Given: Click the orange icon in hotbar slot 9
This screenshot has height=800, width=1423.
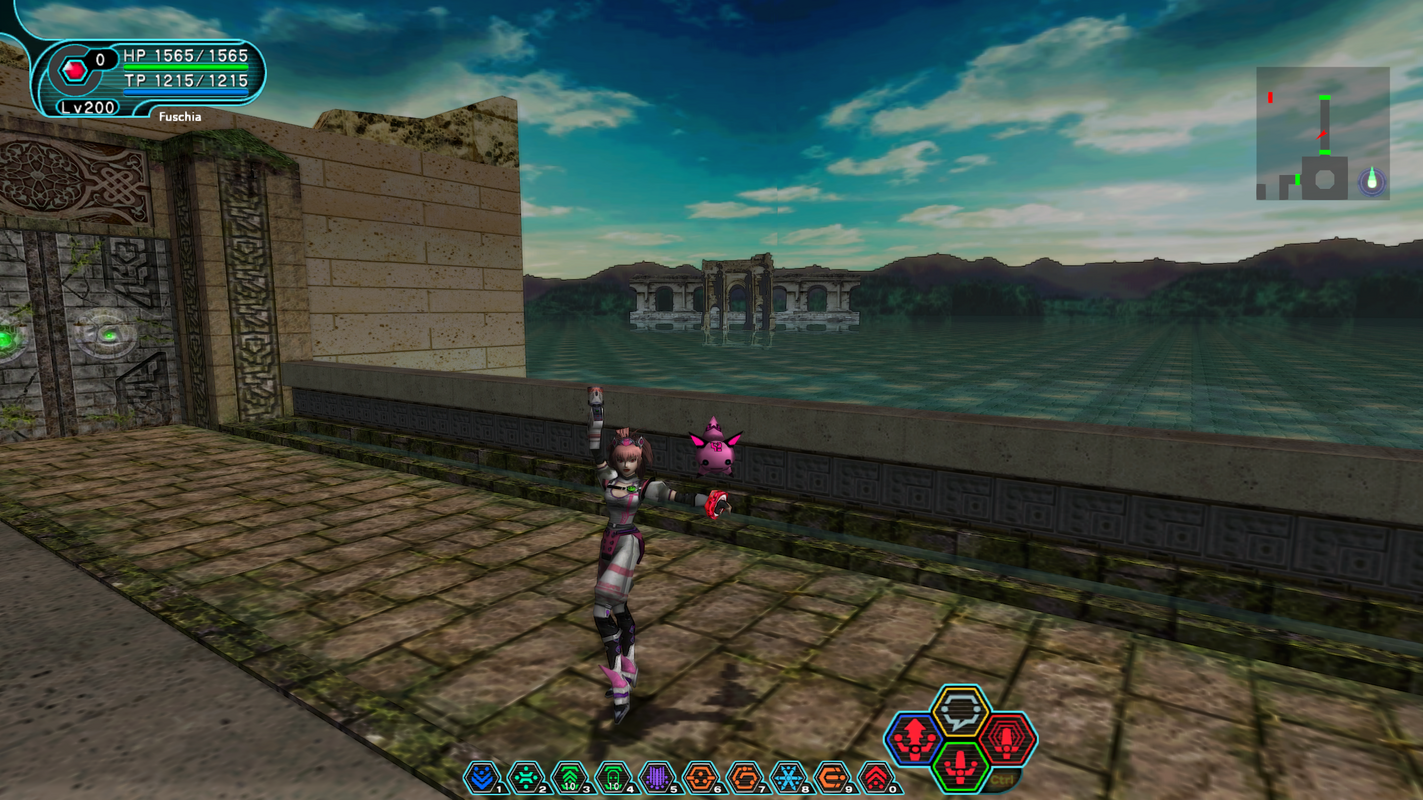Looking at the screenshot, I should (833, 775).
